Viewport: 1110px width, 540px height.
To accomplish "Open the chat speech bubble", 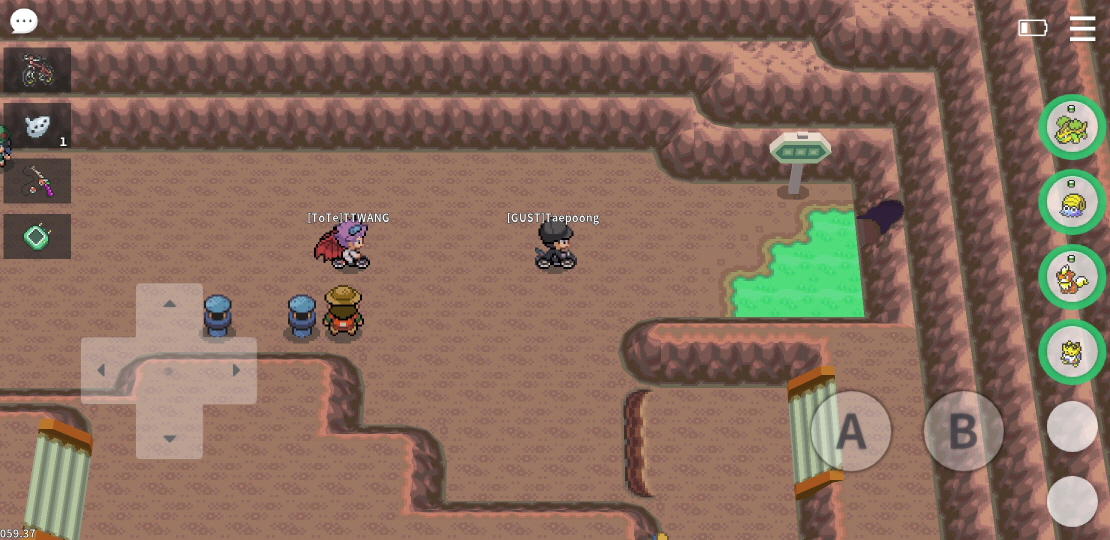I will pos(23,21).
